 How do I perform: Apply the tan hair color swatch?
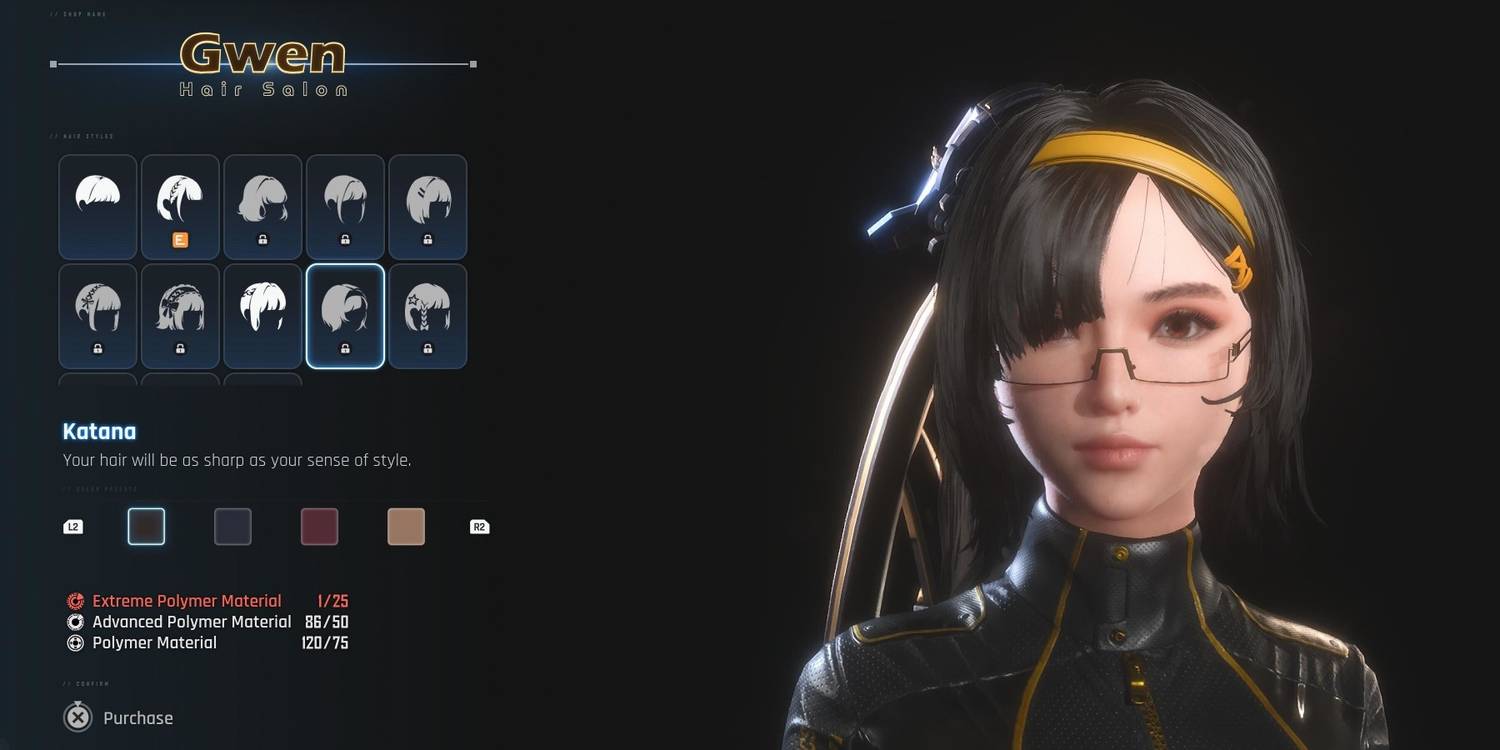(406, 527)
